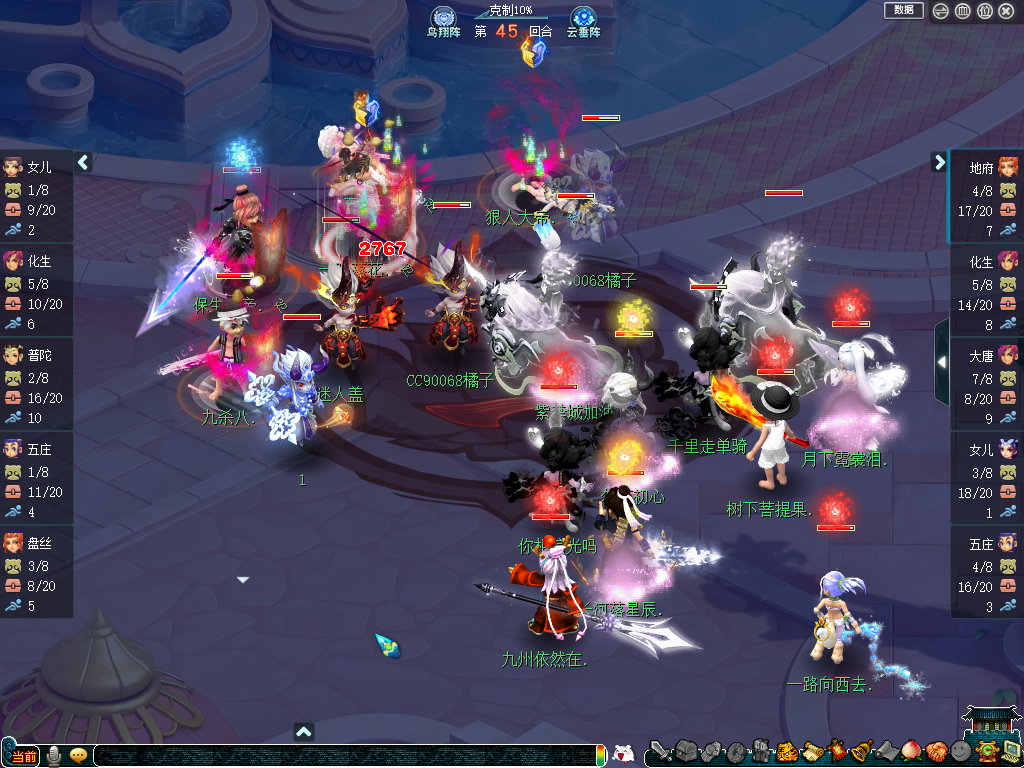Close the top-right battle view controls
This screenshot has width=1024, height=768.
tap(1007, 11)
